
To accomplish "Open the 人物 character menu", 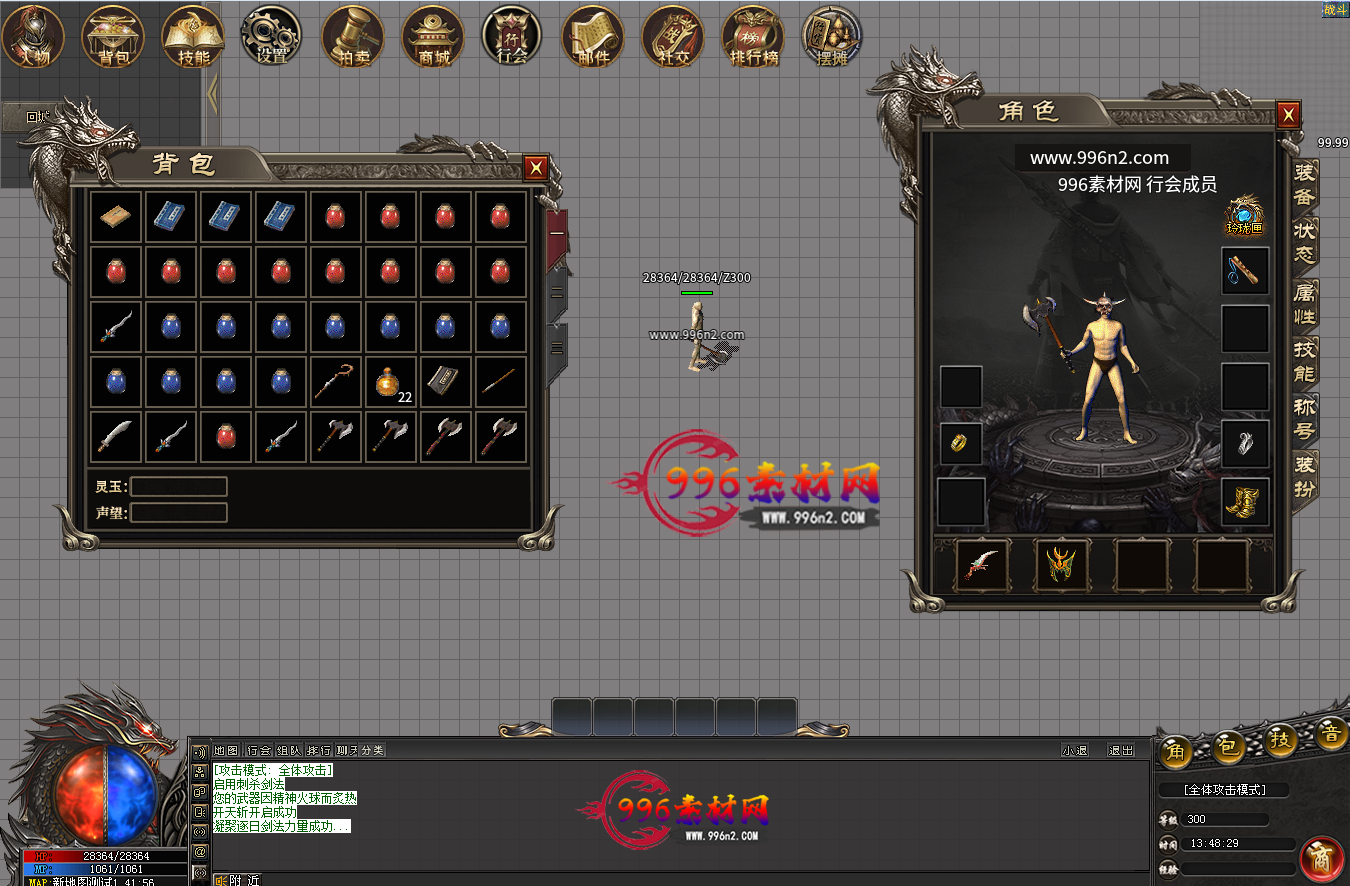I will [x=33, y=36].
